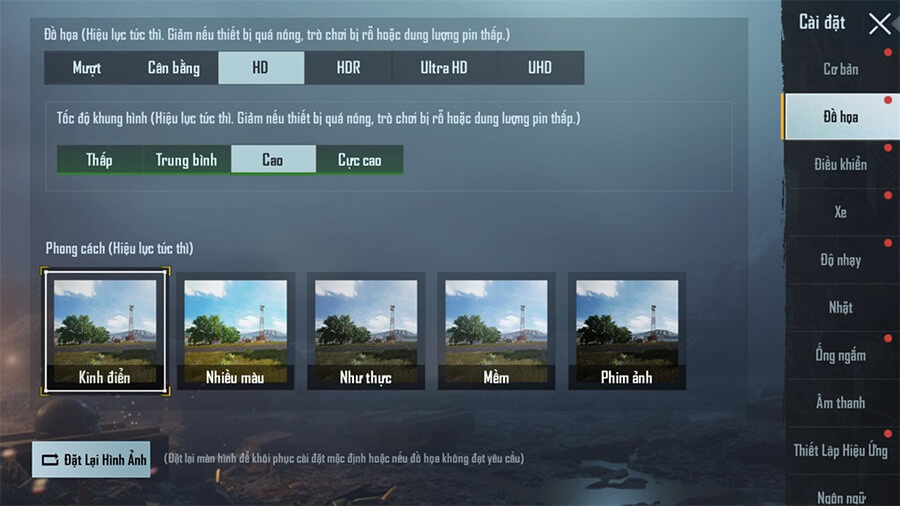Open the Độ nhạy sensitivity tab

[x=841, y=260]
